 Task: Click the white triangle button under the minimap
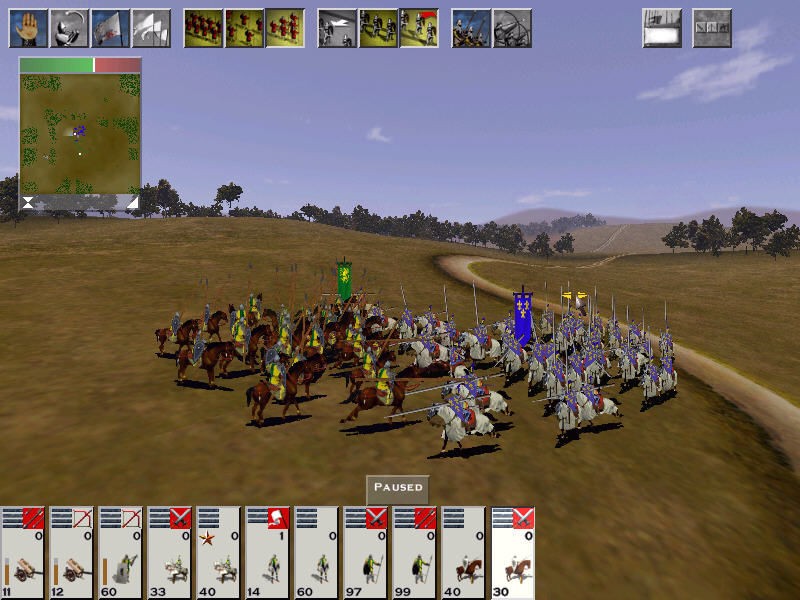point(132,202)
